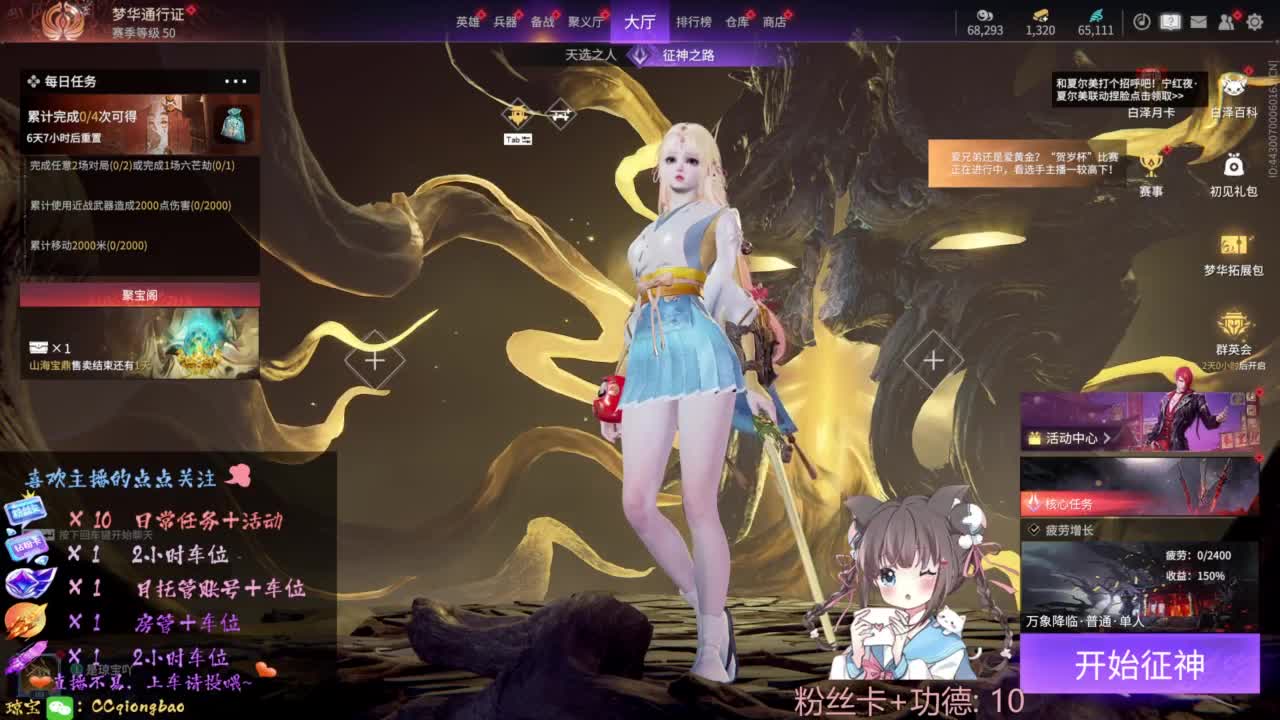Open the friends/social icon with red notification
The width and height of the screenshot is (1280, 720).
click(x=1225, y=20)
